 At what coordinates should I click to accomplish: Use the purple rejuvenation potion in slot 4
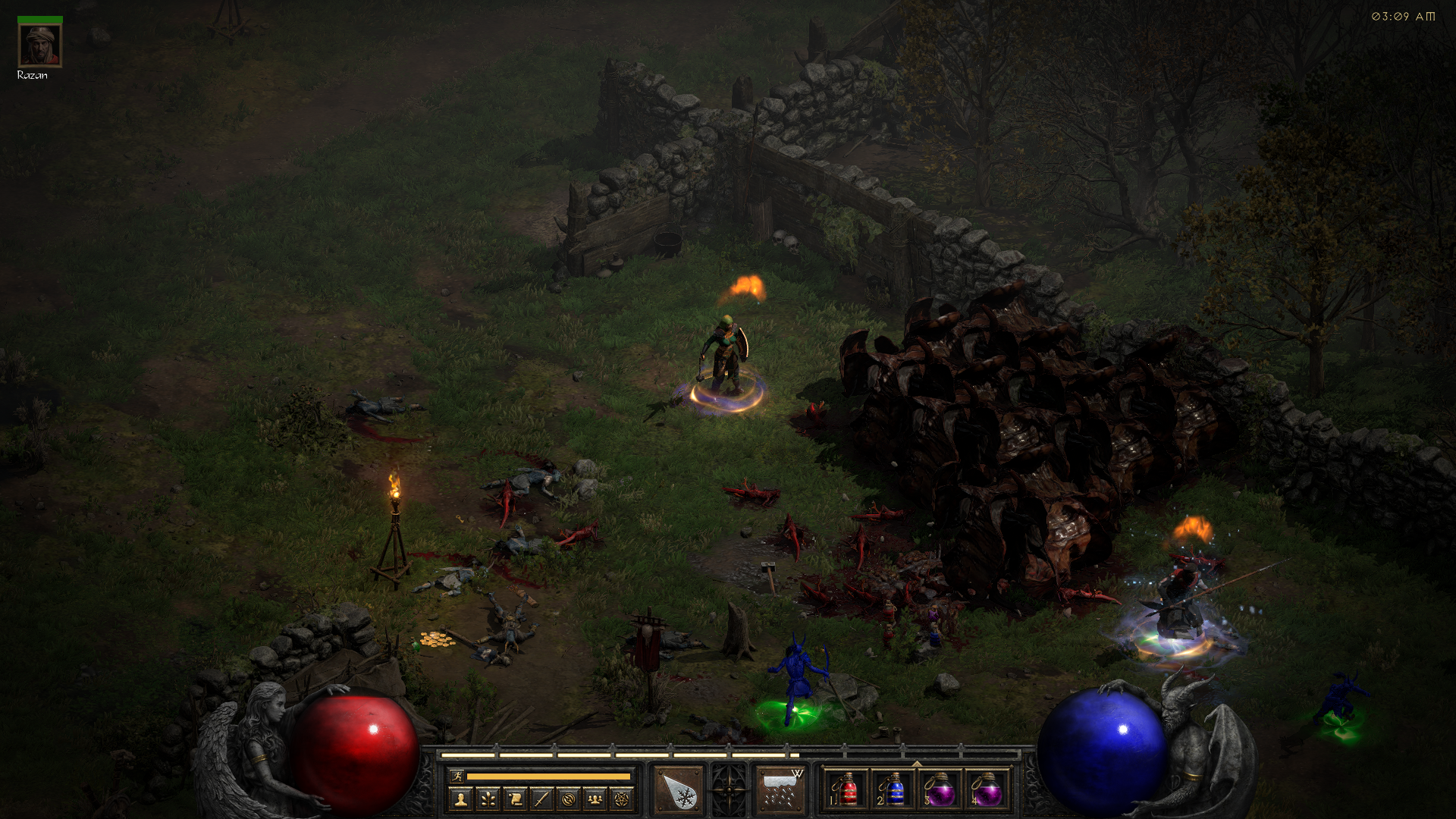(x=987, y=790)
